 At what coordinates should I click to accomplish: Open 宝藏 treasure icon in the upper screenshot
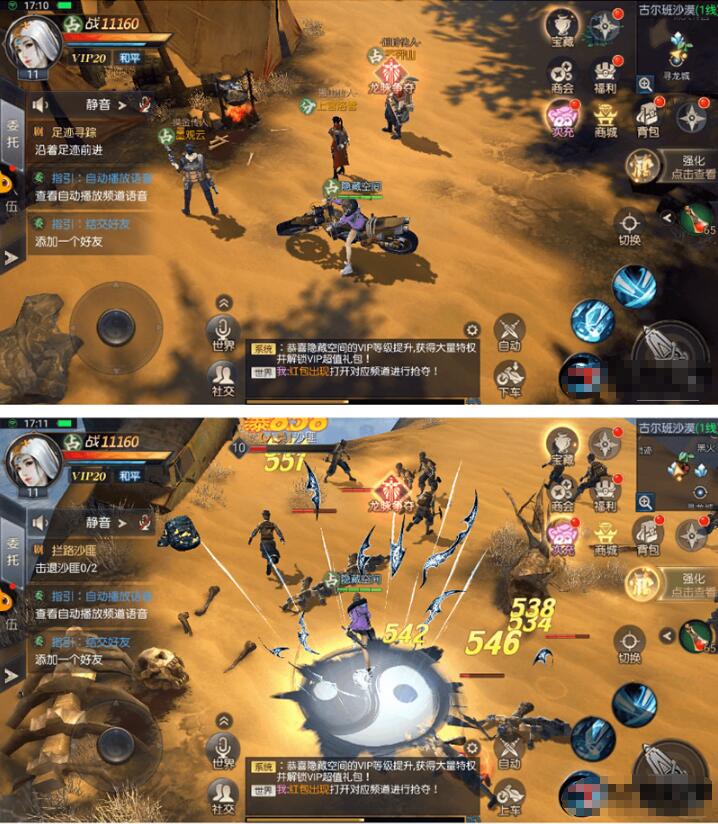click(562, 29)
